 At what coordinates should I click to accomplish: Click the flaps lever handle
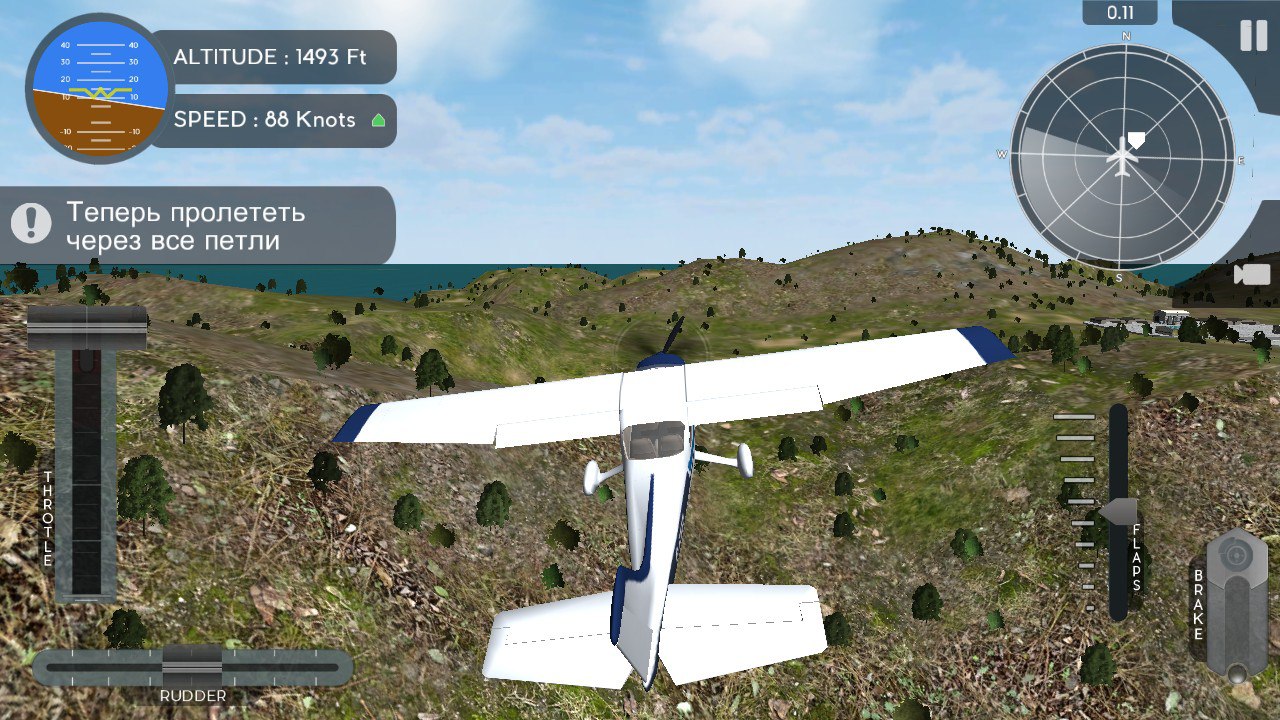click(1119, 511)
